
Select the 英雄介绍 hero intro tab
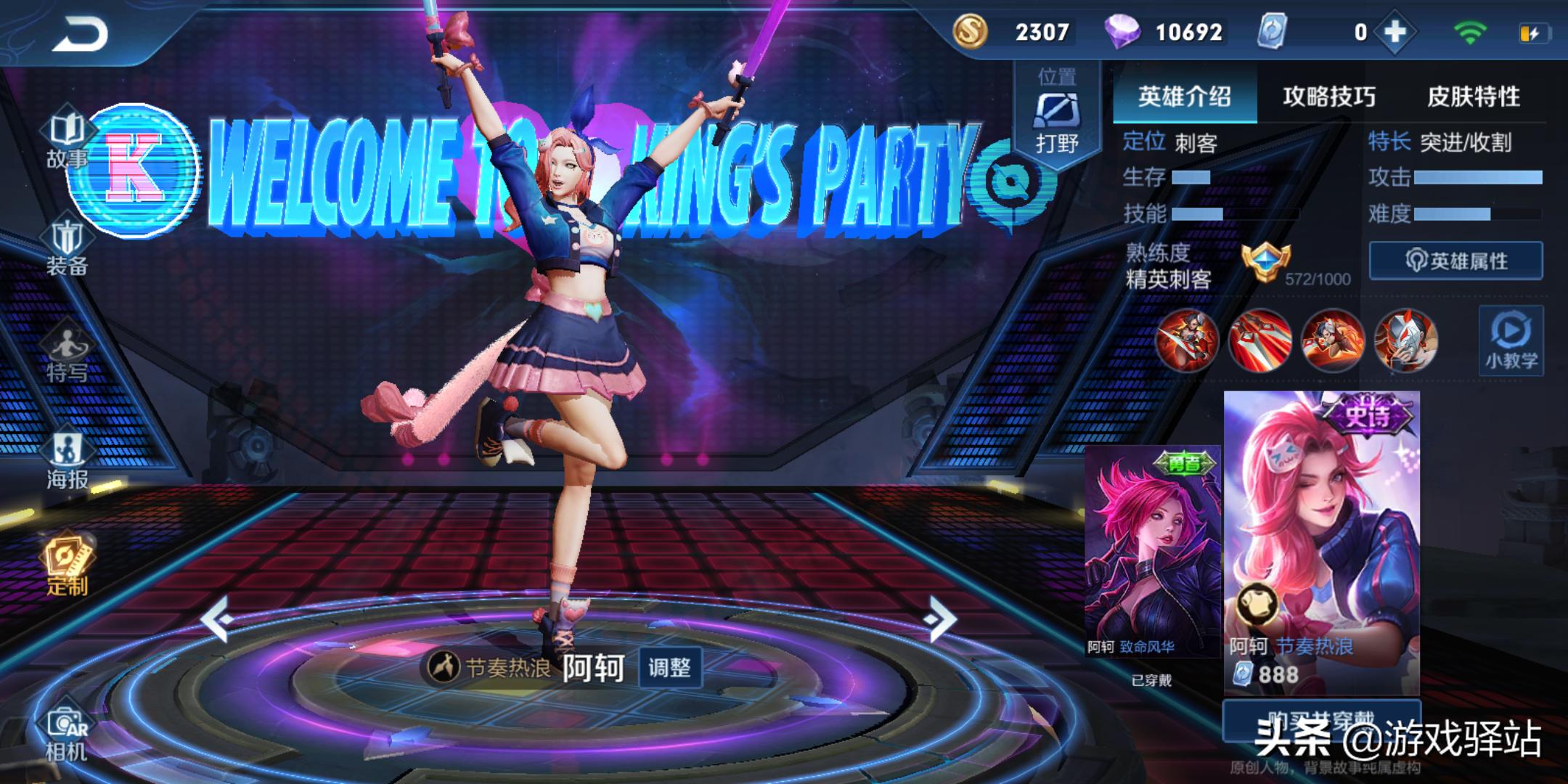pos(1184,97)
